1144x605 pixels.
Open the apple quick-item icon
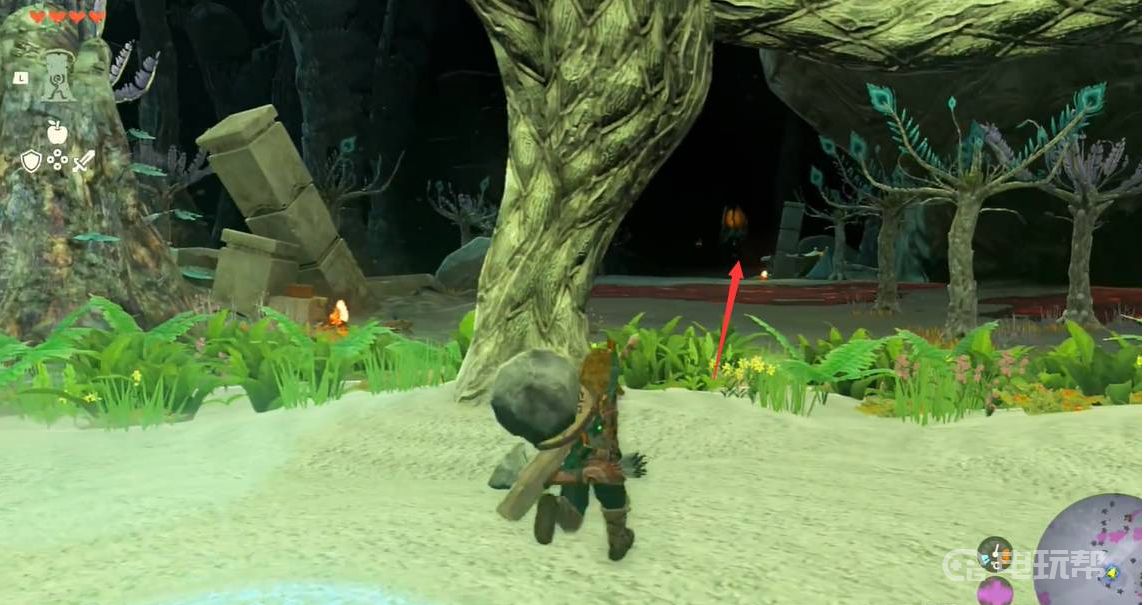57,131
